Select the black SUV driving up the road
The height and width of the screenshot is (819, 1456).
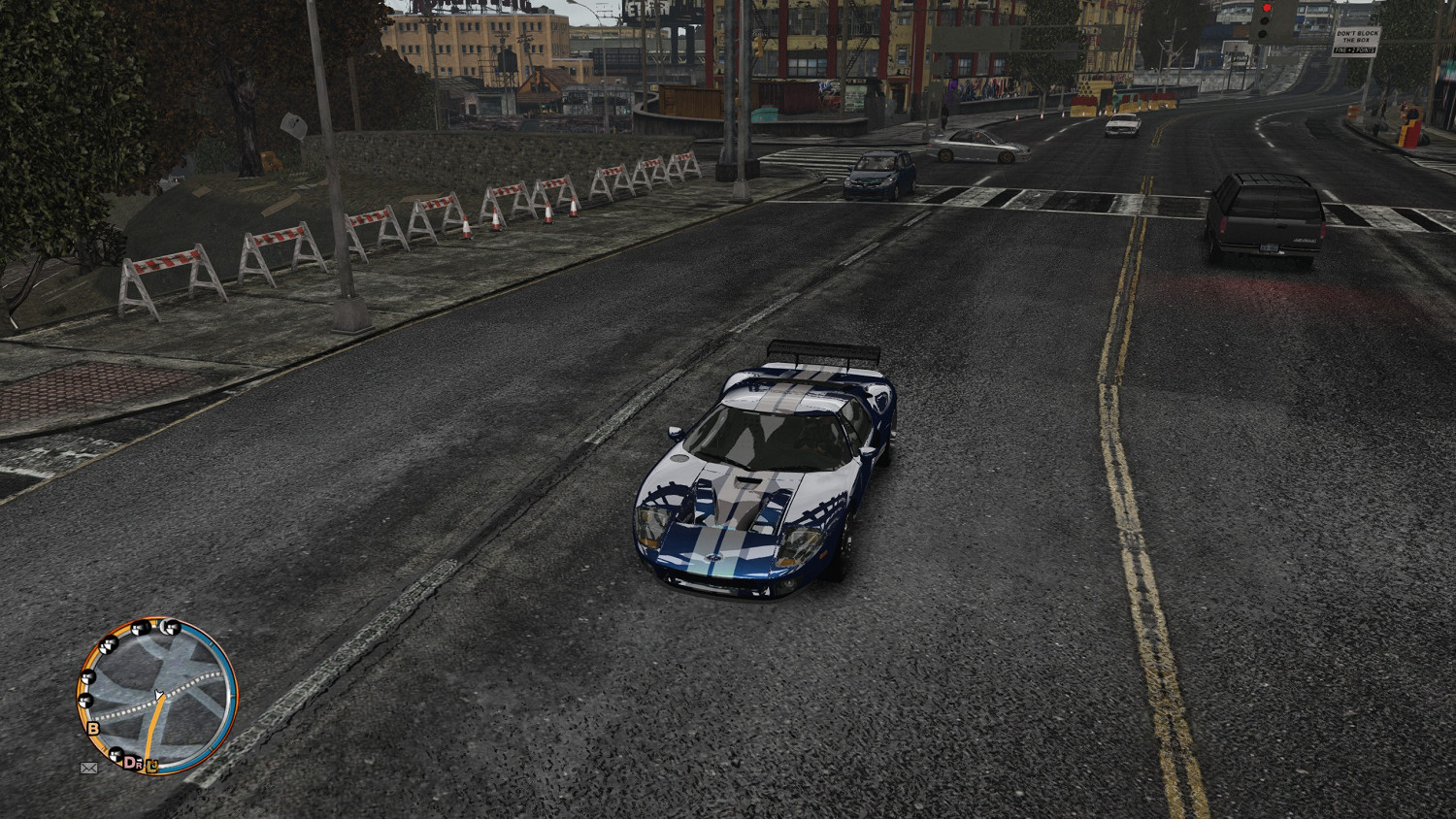click(1262, 213)
